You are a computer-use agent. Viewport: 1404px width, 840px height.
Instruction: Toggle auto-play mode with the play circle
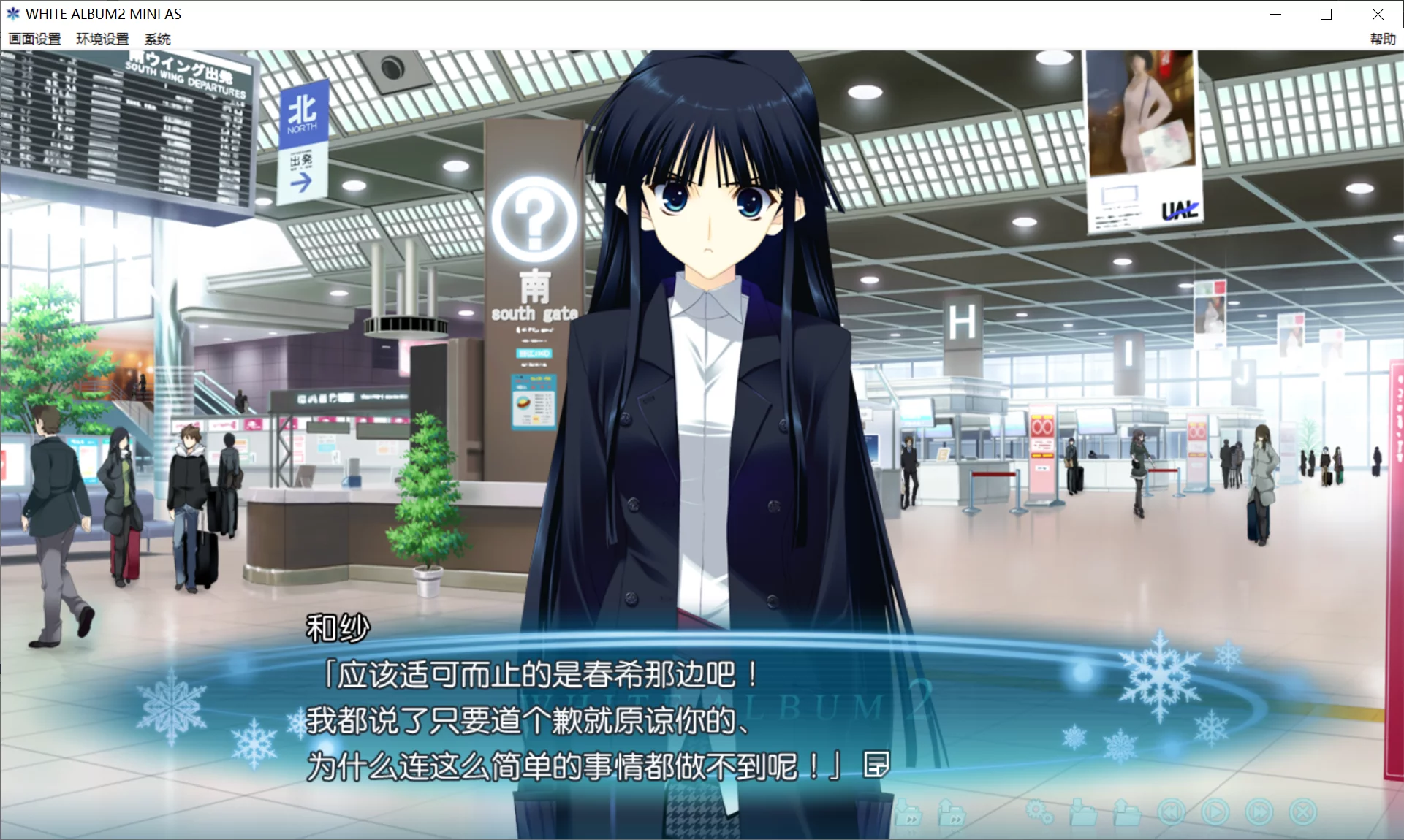[1215, 812]
